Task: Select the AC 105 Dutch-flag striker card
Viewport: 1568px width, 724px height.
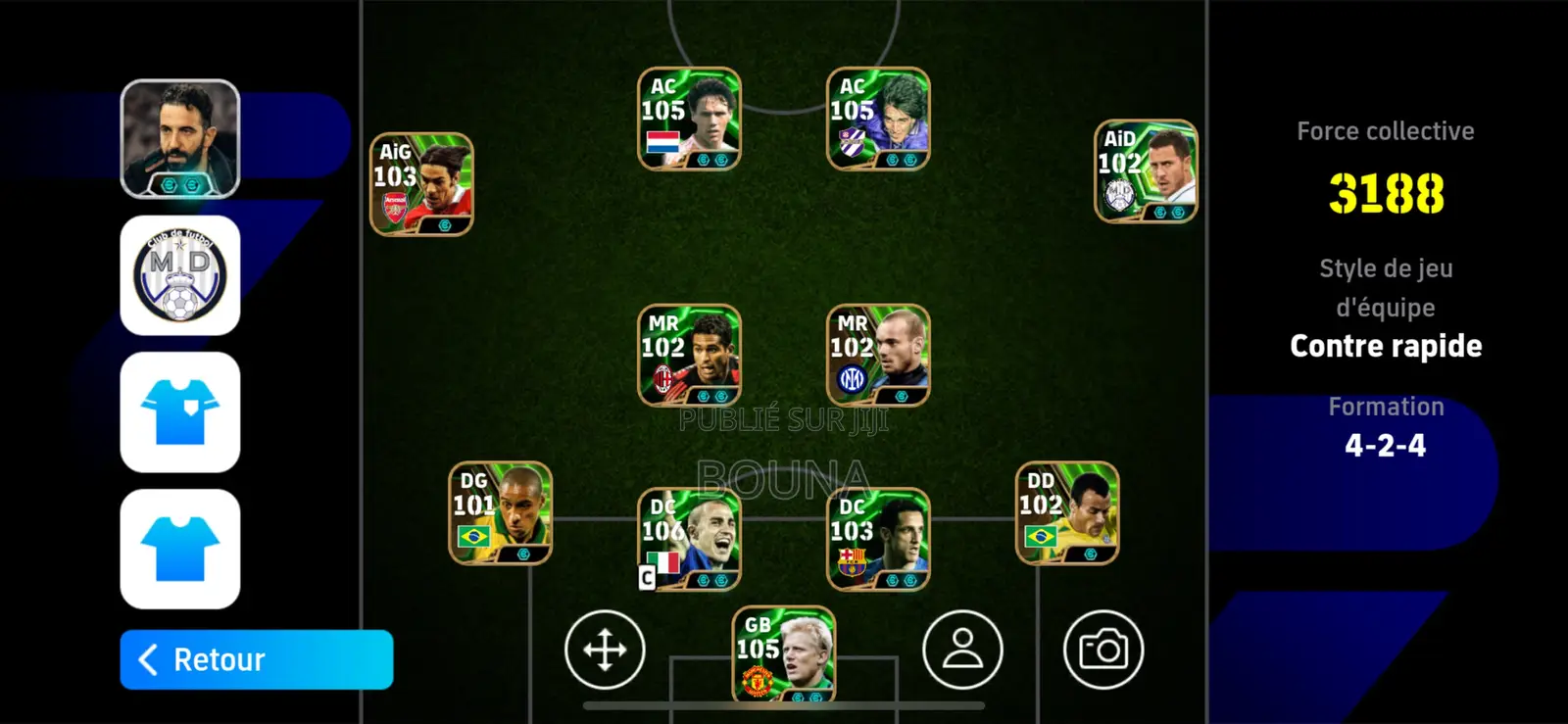Action: [x=688, y=117]
